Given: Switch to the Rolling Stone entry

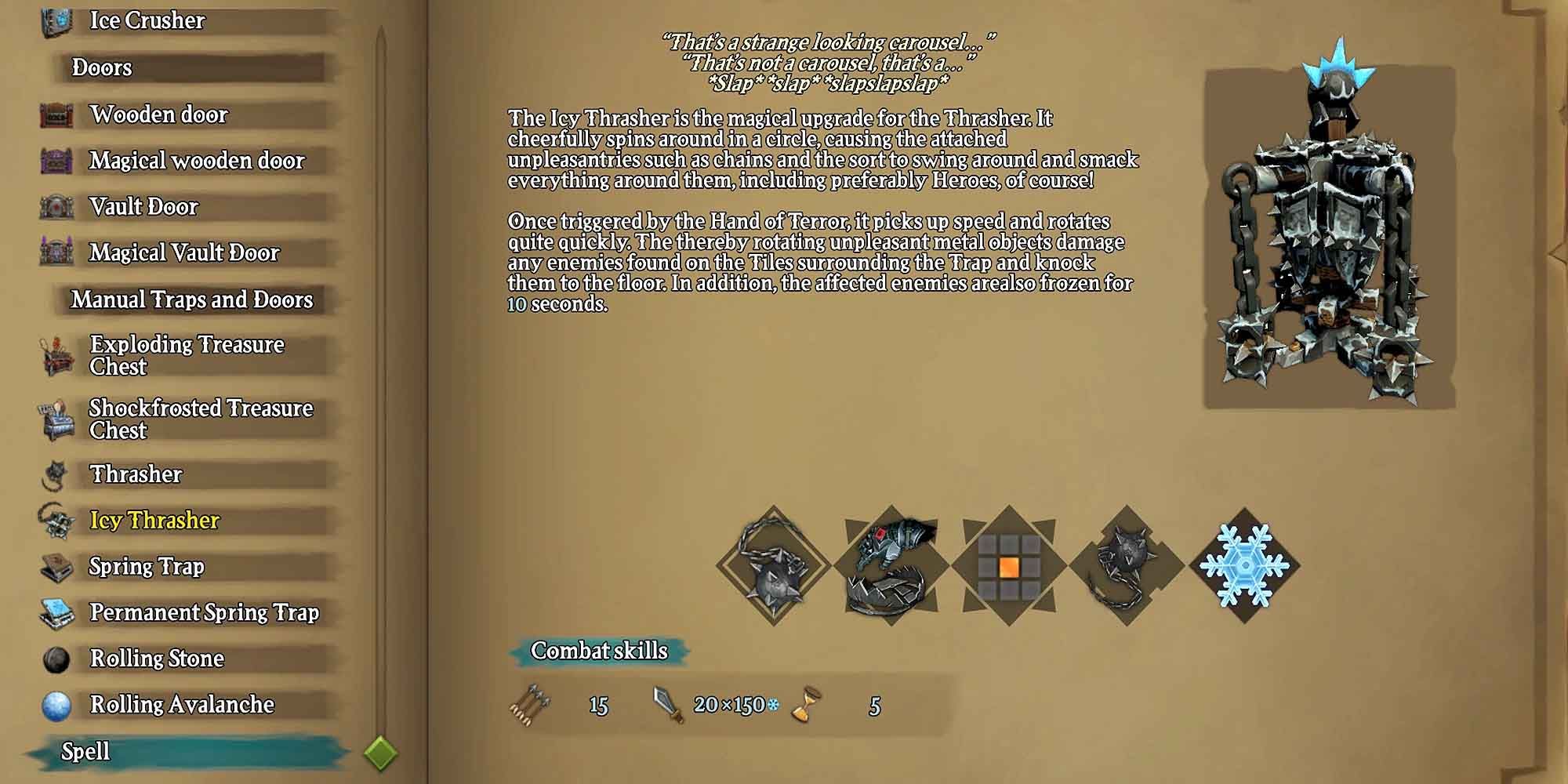Looking at the screenshot, I should [157, 659].
